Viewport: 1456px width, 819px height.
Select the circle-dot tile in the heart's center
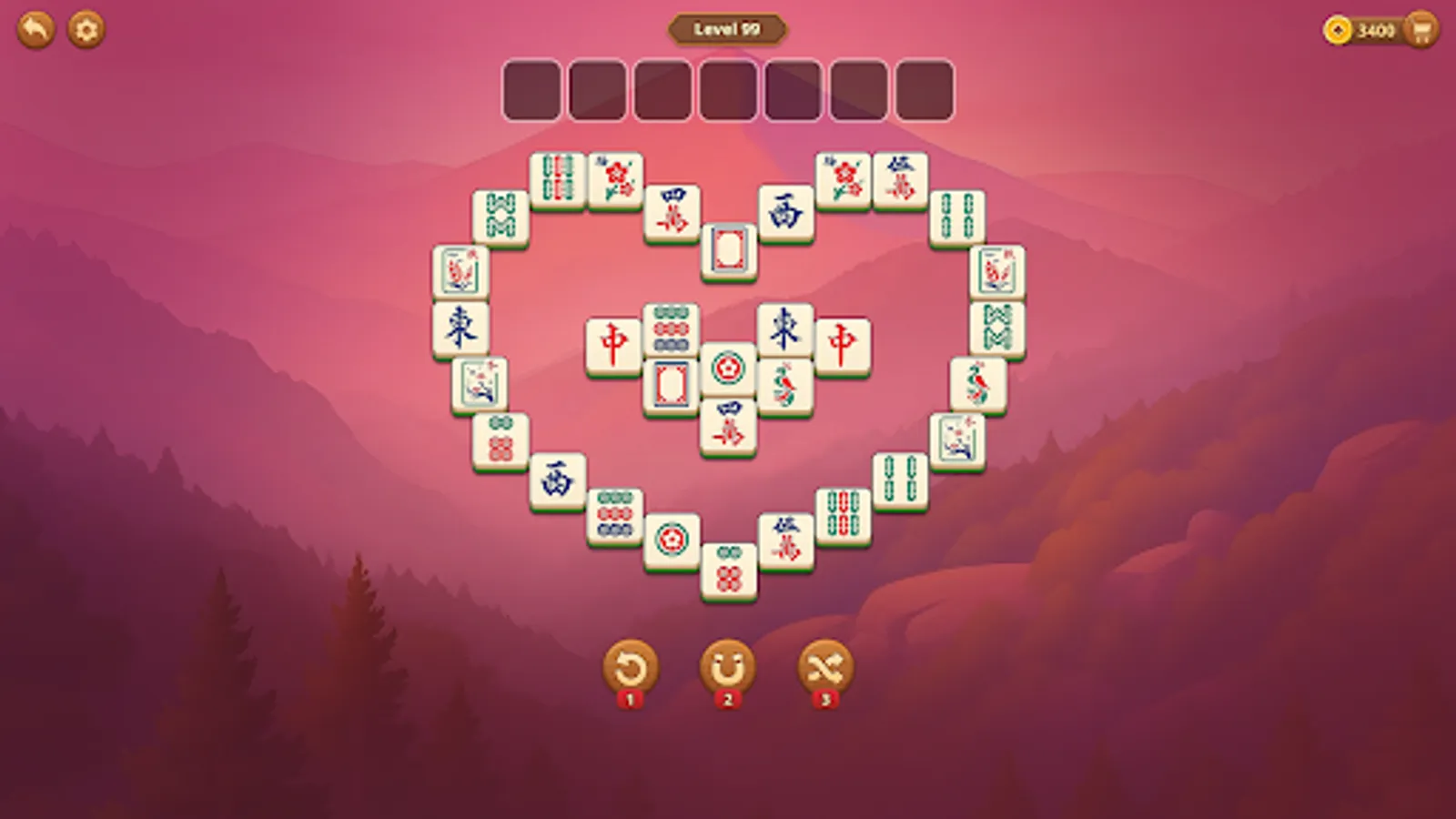coord(728,369)
